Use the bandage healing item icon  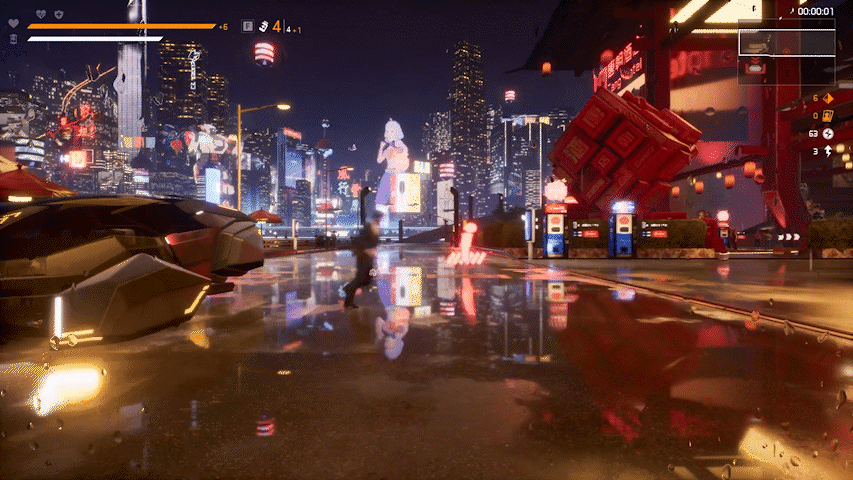coord(13,39)
